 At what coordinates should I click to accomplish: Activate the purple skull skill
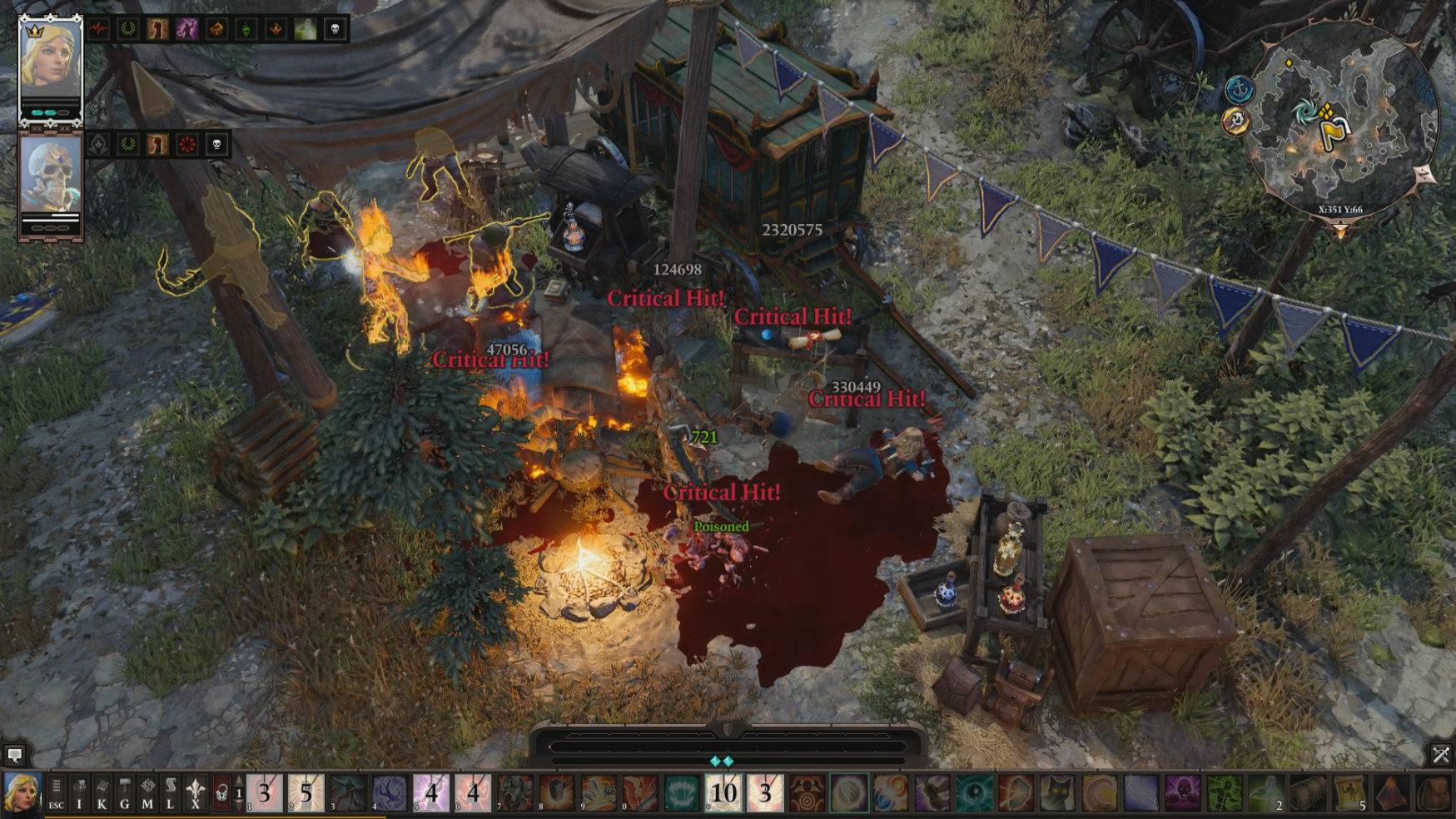(x=1182, y=793)
